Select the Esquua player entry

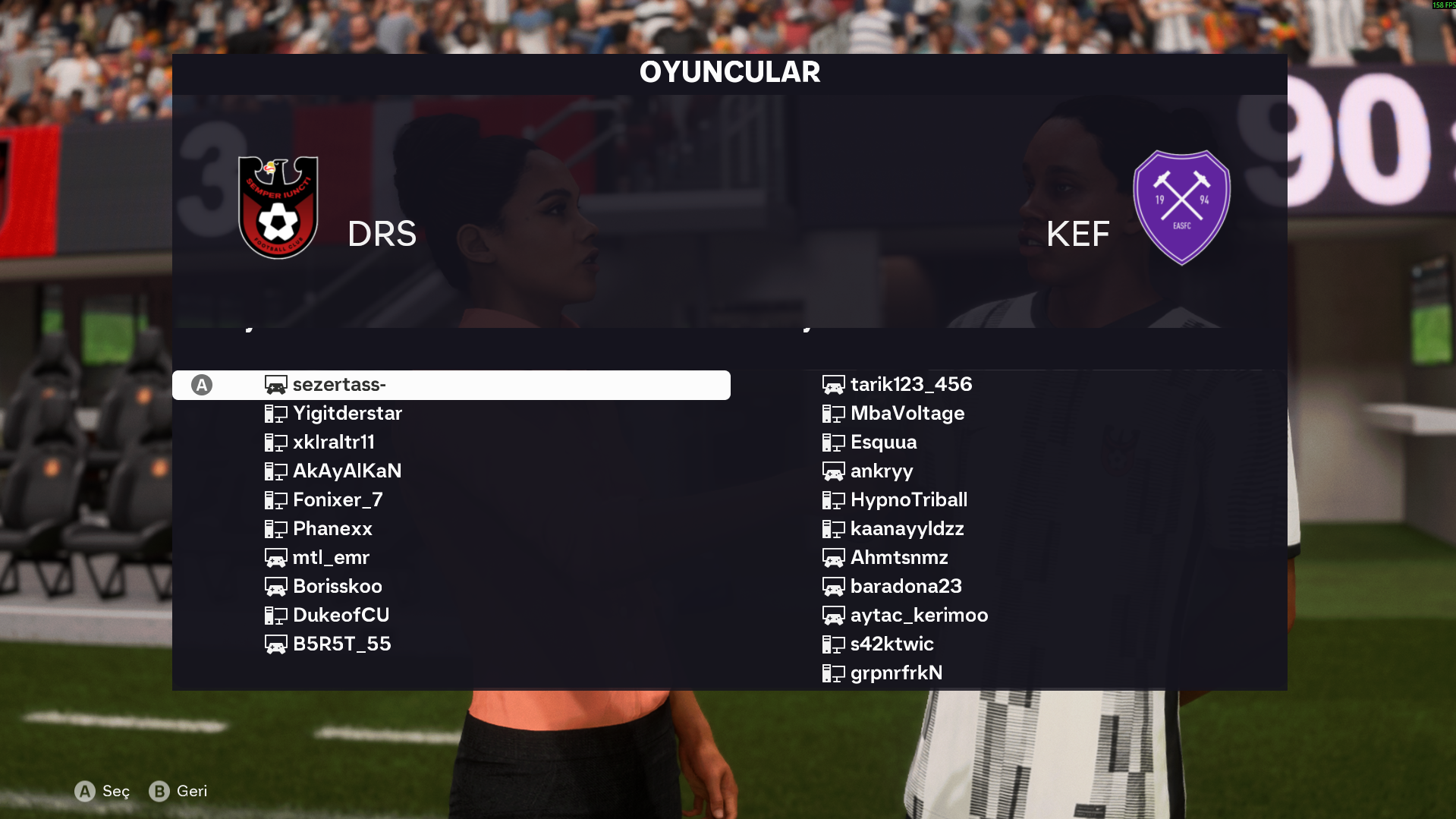click(x=883, y=443)
